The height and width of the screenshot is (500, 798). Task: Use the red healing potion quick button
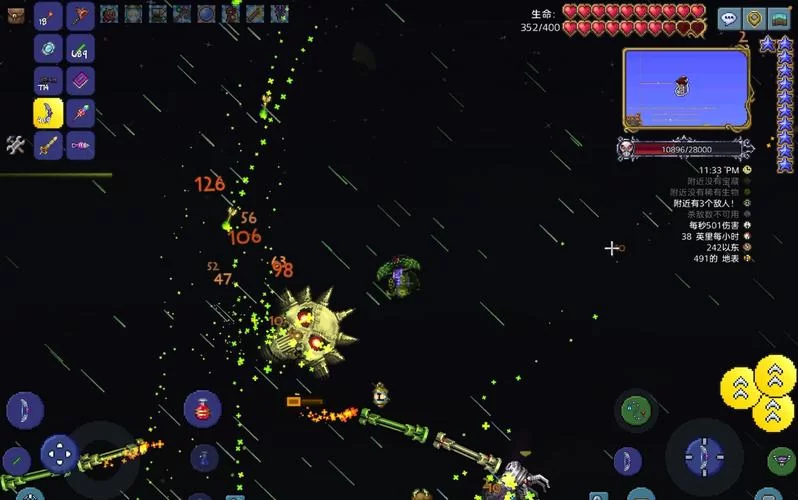(202, 407)
